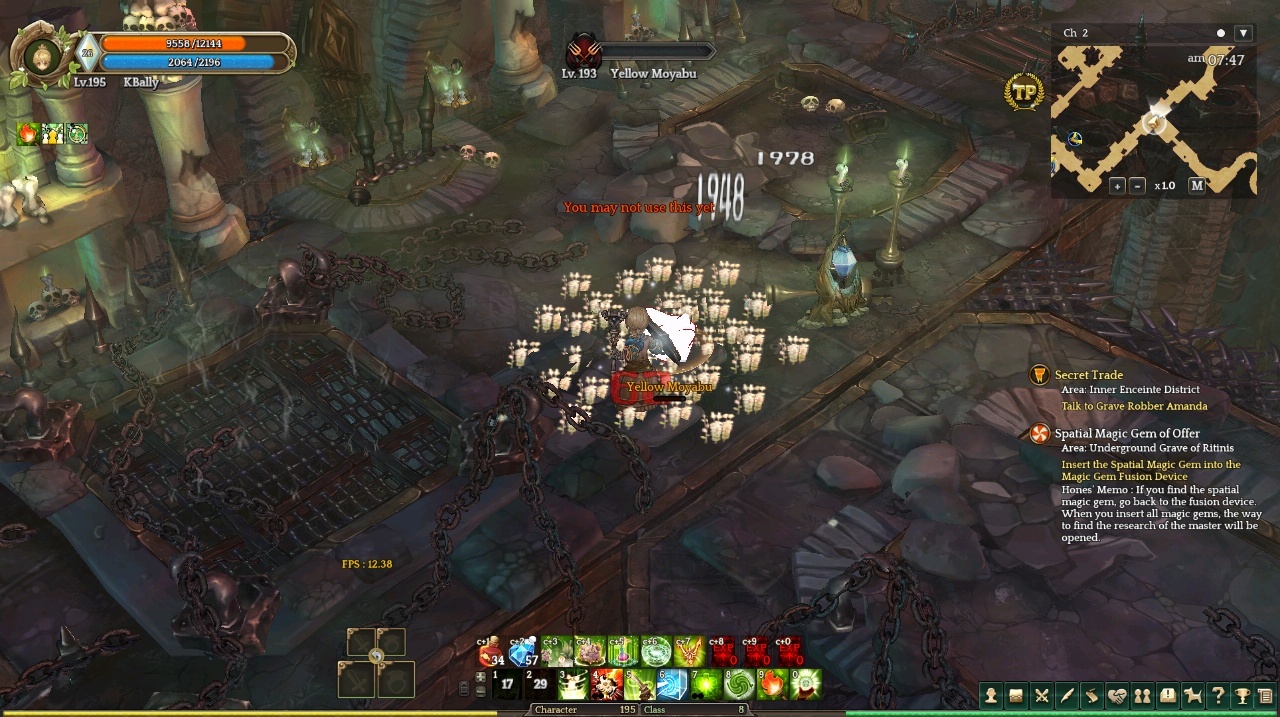The height and width of the screenshot is (717, 1280).
Task: Open the character info bust icon
Action: coord(991,696)
